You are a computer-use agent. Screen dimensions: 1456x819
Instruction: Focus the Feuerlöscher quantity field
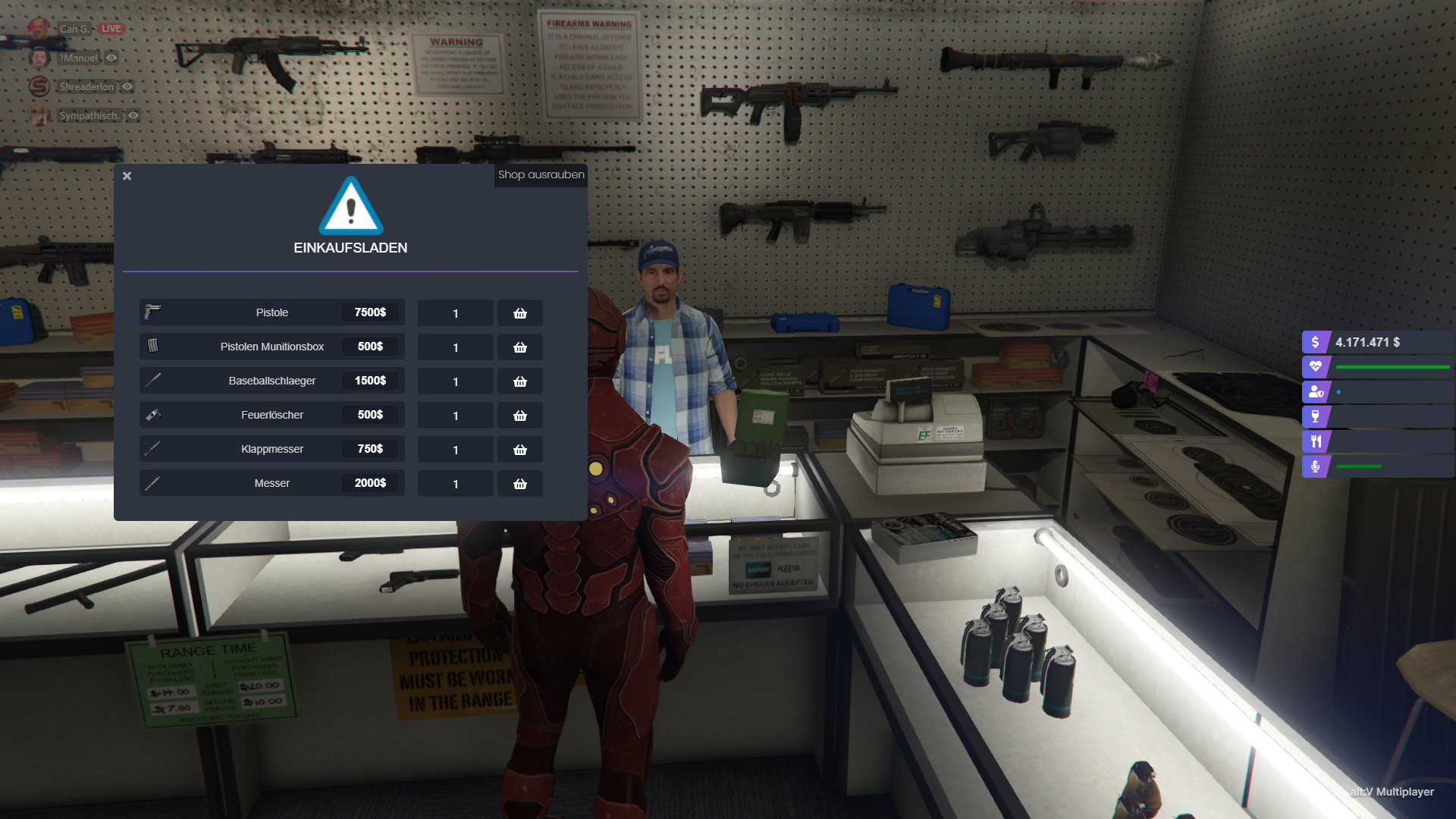point(456,416)
